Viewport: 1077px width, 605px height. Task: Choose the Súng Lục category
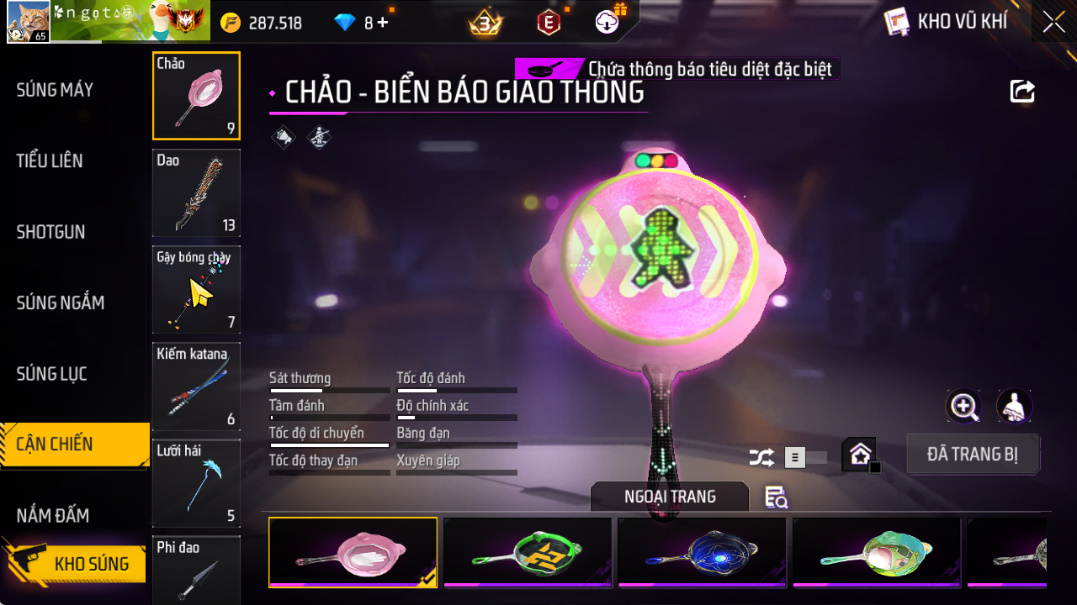(x=52, y=374)
